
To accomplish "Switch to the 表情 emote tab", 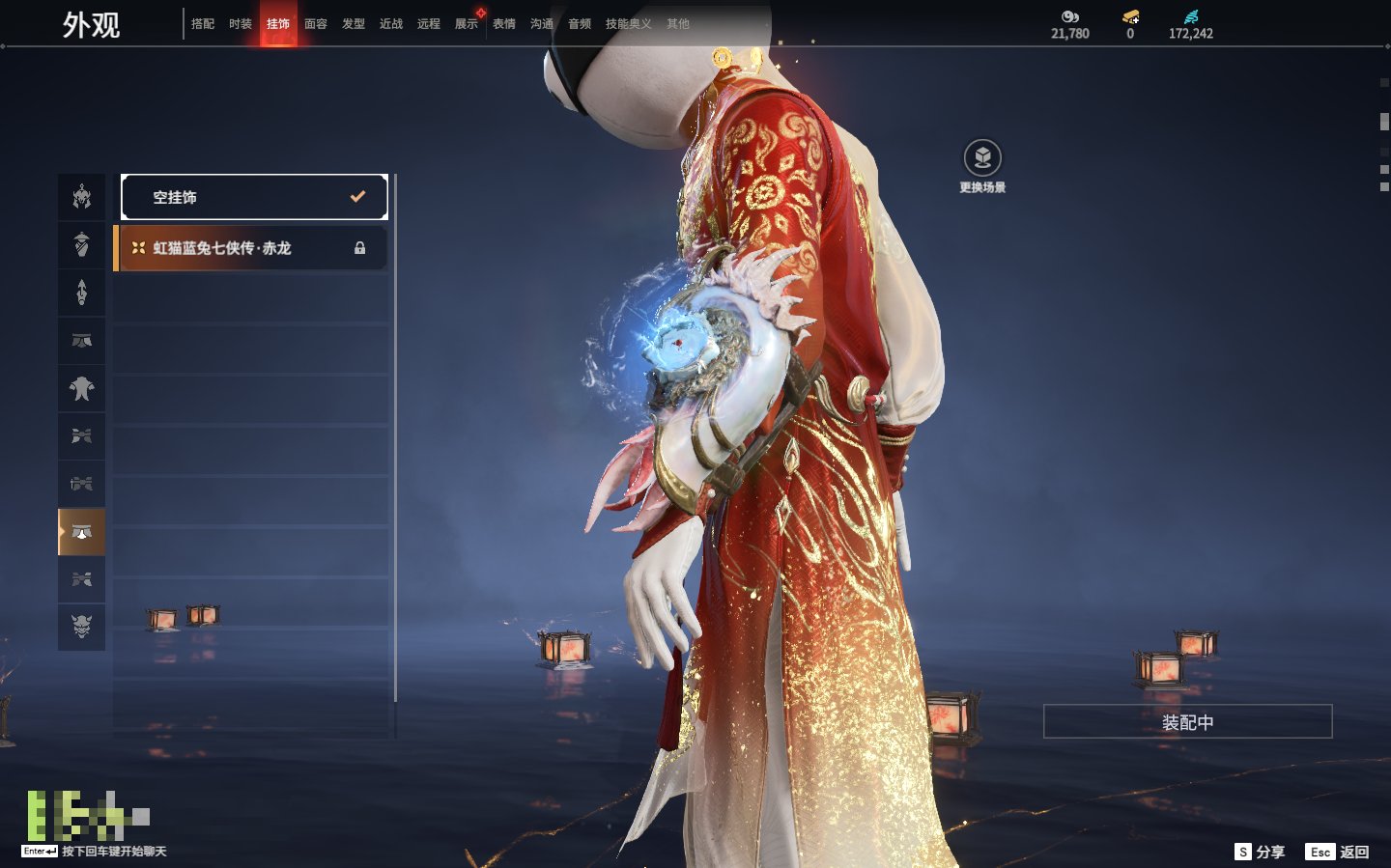I will [x=504, y=24].
